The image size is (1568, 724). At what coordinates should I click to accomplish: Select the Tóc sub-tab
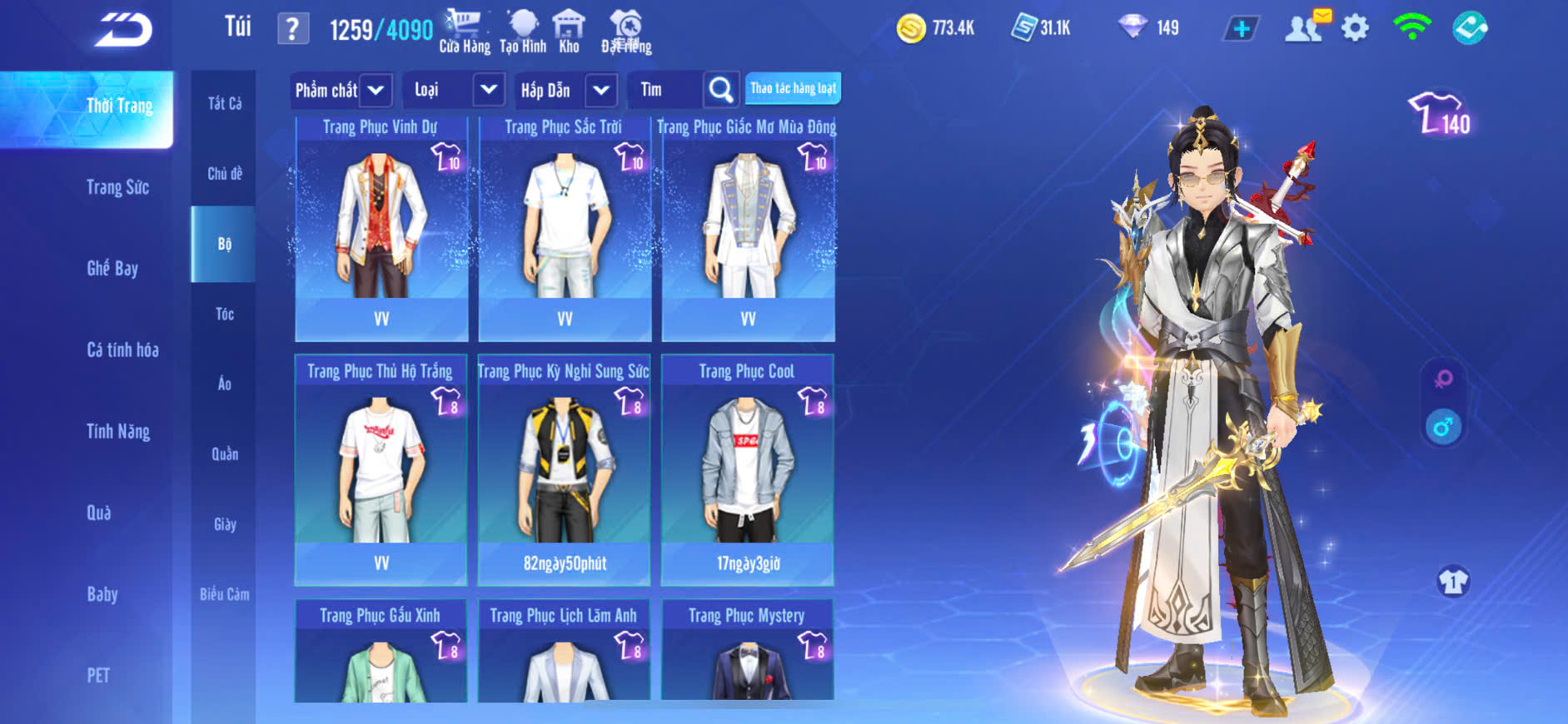click(x=224, y=314)
